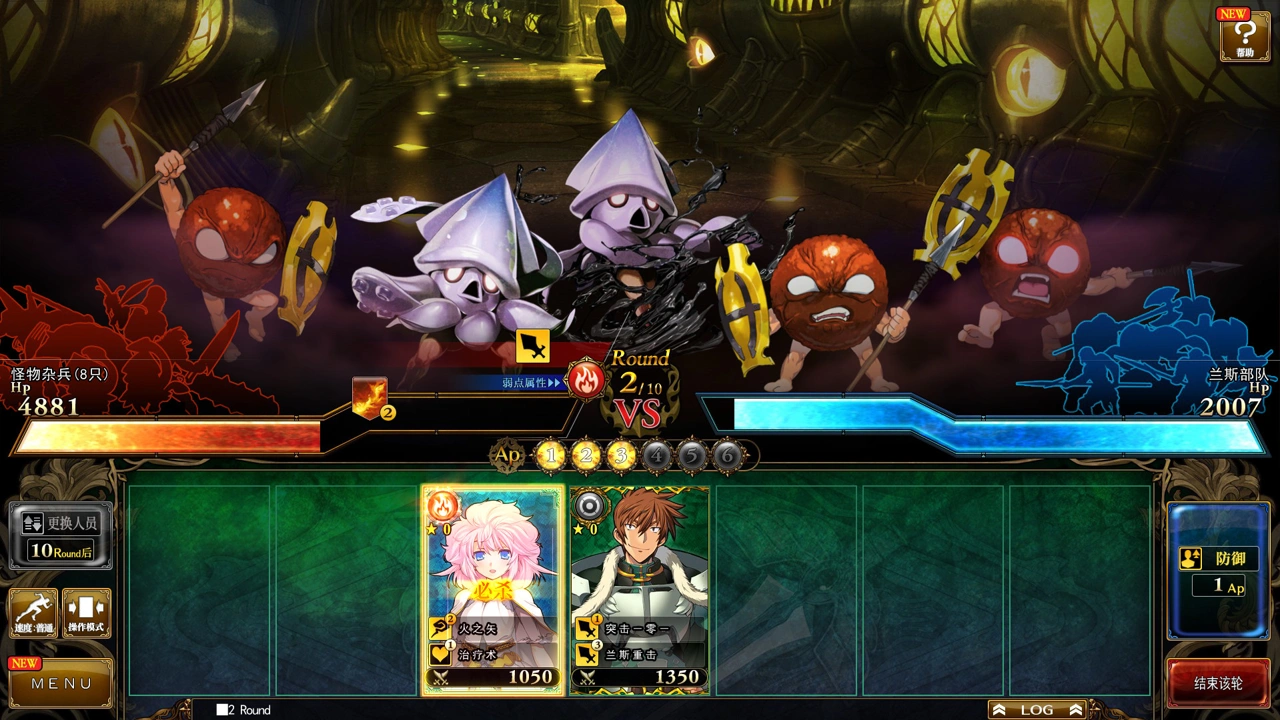Switch the 操作模式 control mode
This screenshot has width=1280, height=720.
87,613
